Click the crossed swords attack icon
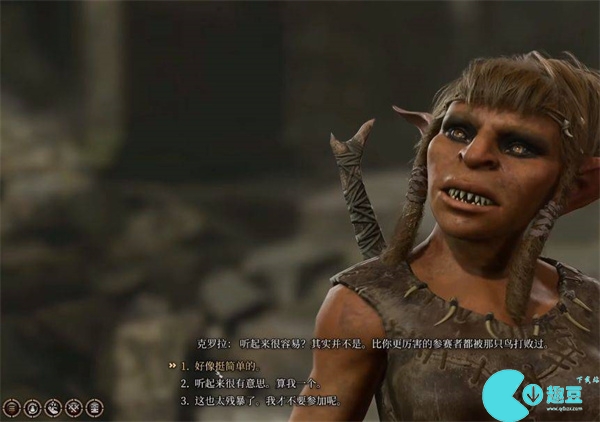Viewport: 600px width, 422px height. pyautogui.click(x=73, y=407)
